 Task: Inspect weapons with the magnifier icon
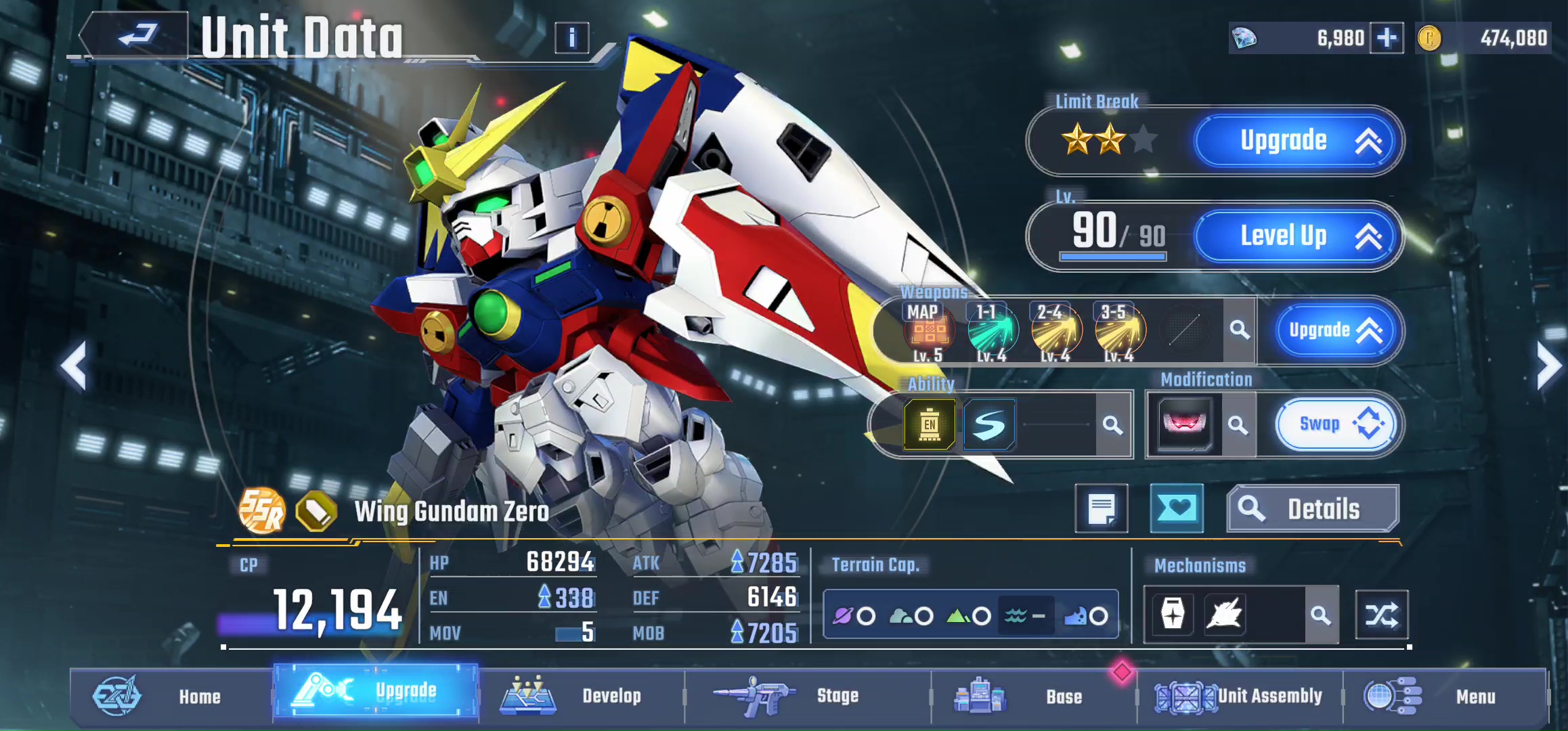pyautogui.click(x=1240, y=330)
